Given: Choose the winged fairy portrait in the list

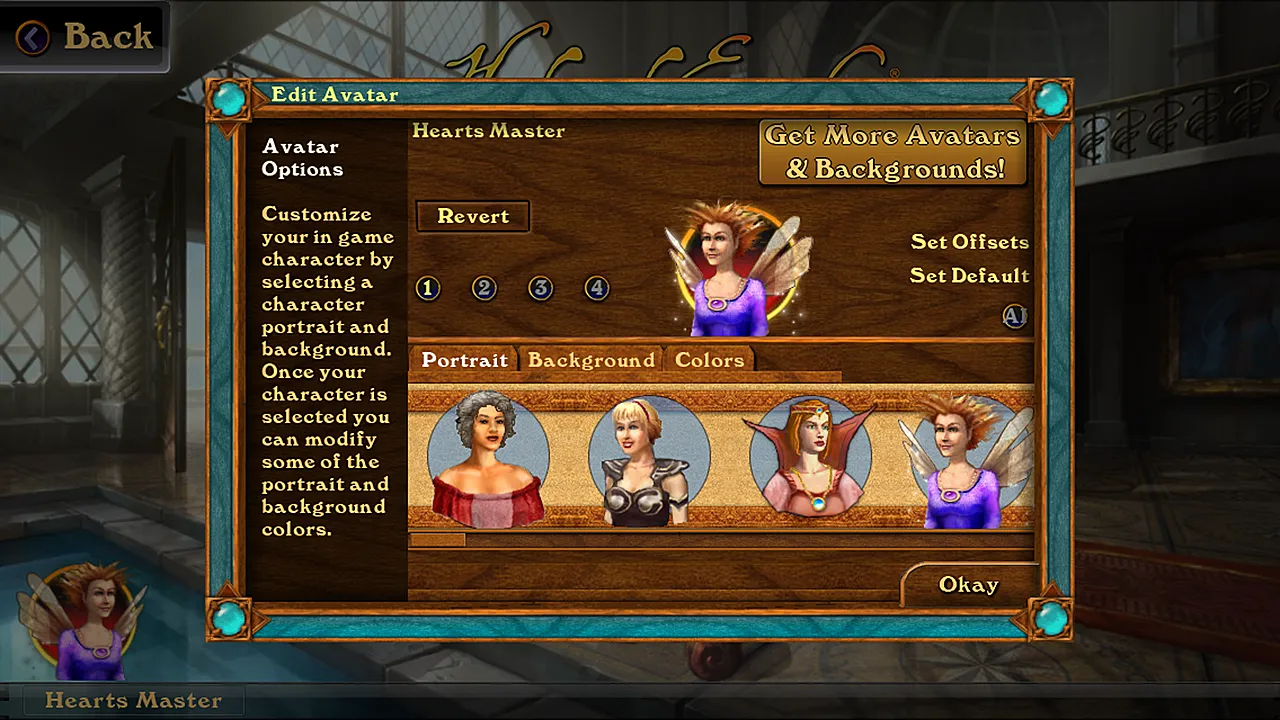Looking at the screenshot, I should [x=965, y=460].
